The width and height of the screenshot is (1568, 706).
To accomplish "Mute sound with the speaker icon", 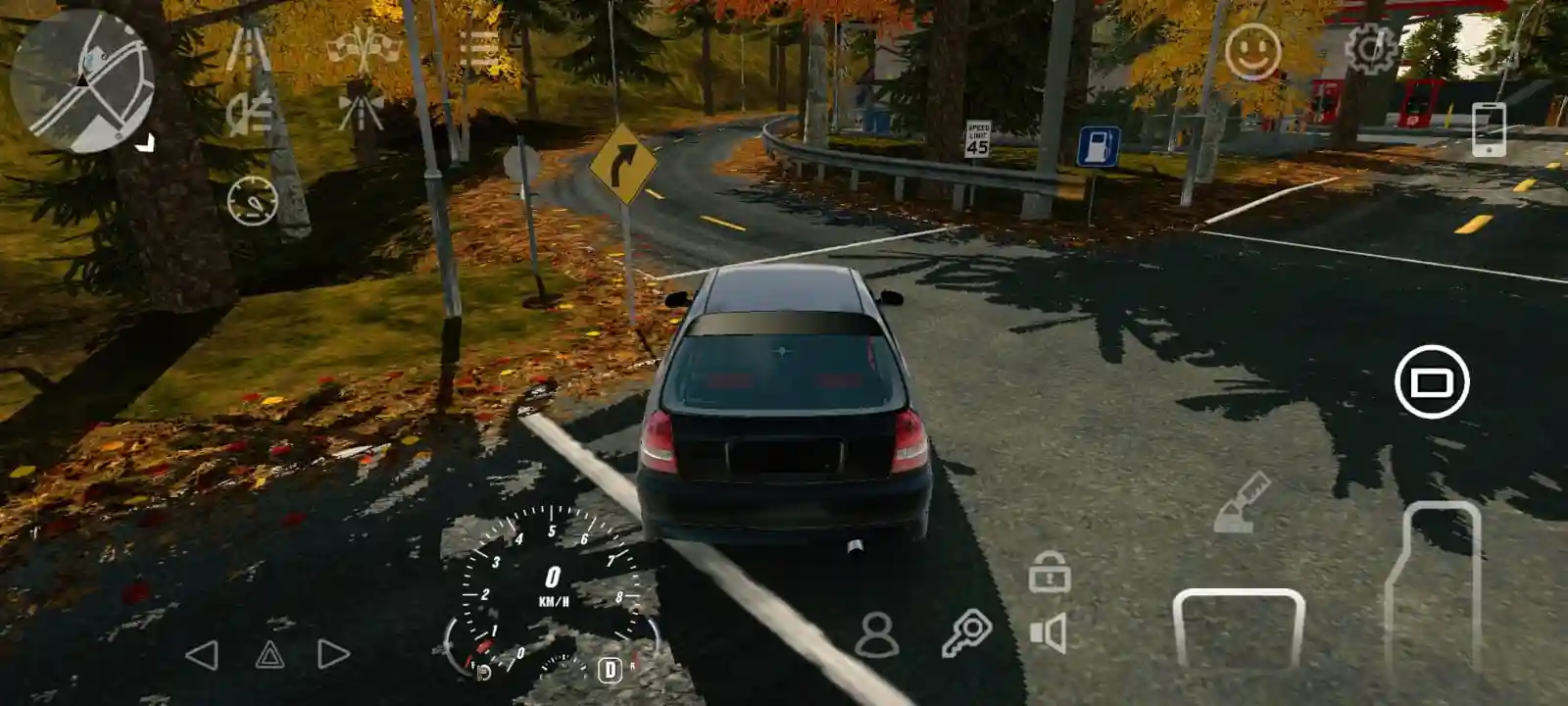I will (x=1048, y=632).
